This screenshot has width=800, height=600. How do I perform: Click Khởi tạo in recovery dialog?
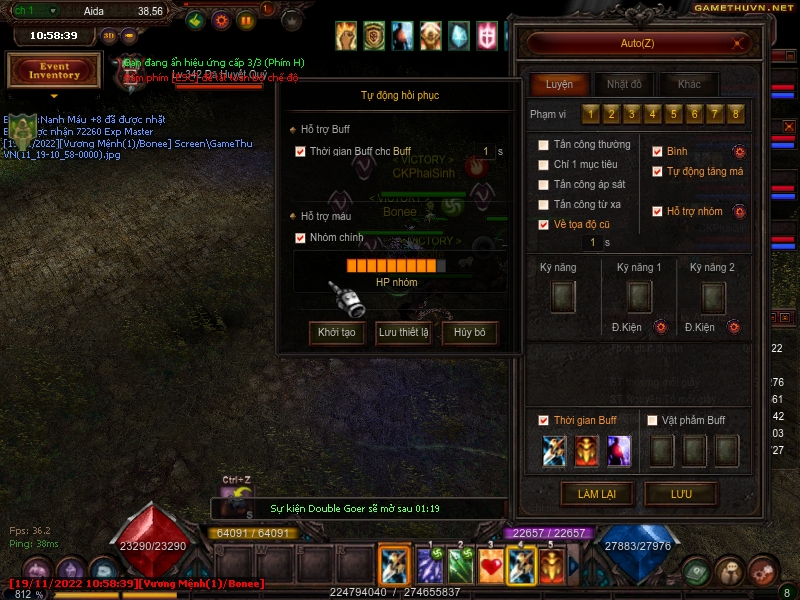pos(336,333)
